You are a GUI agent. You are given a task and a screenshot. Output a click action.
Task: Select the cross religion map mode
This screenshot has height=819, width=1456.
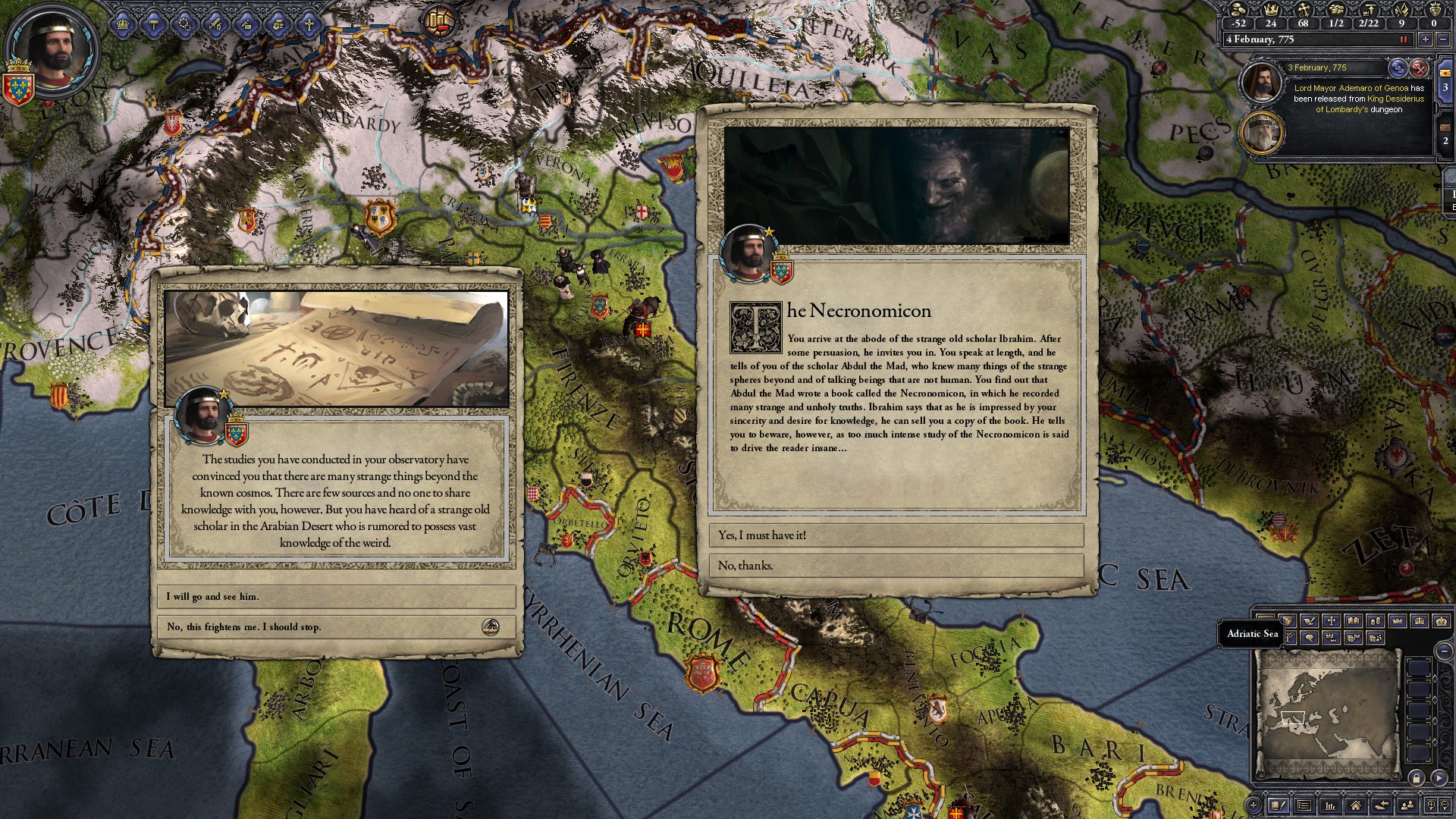pos(1331,620)
